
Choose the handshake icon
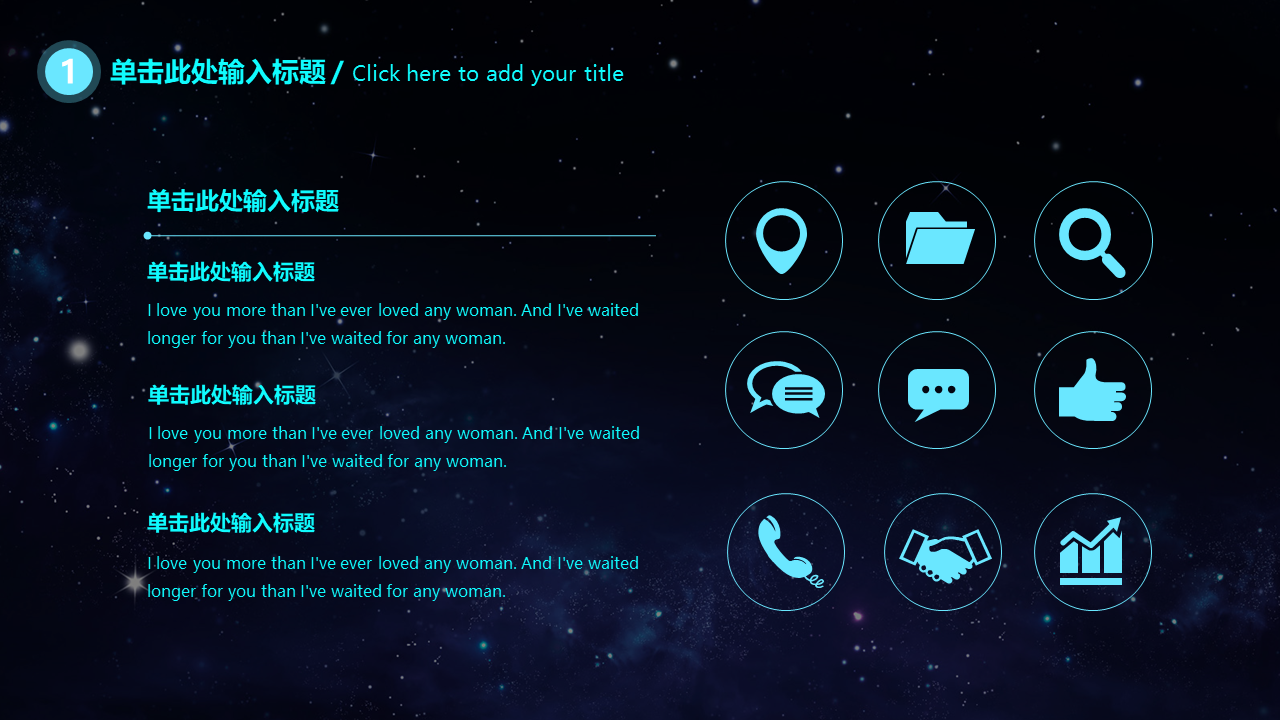click(943, 552)
